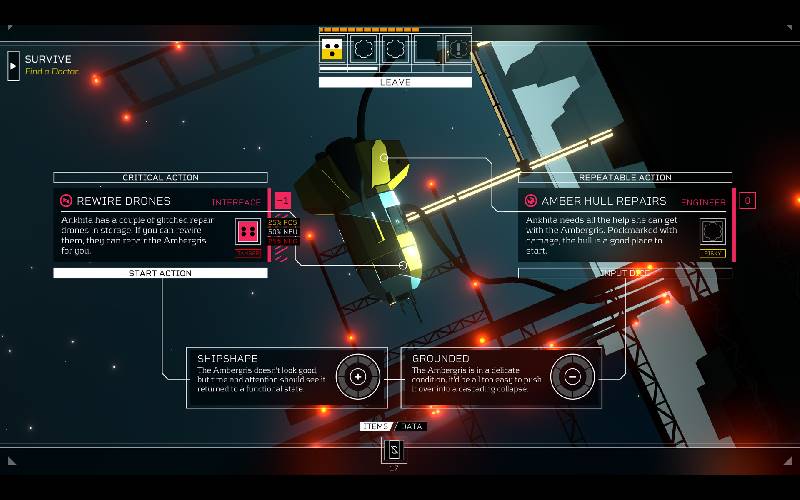This screenshot has height=500, width=800.
Task: Select the Shipshape clock panel
Action: [x=286, y=377]
